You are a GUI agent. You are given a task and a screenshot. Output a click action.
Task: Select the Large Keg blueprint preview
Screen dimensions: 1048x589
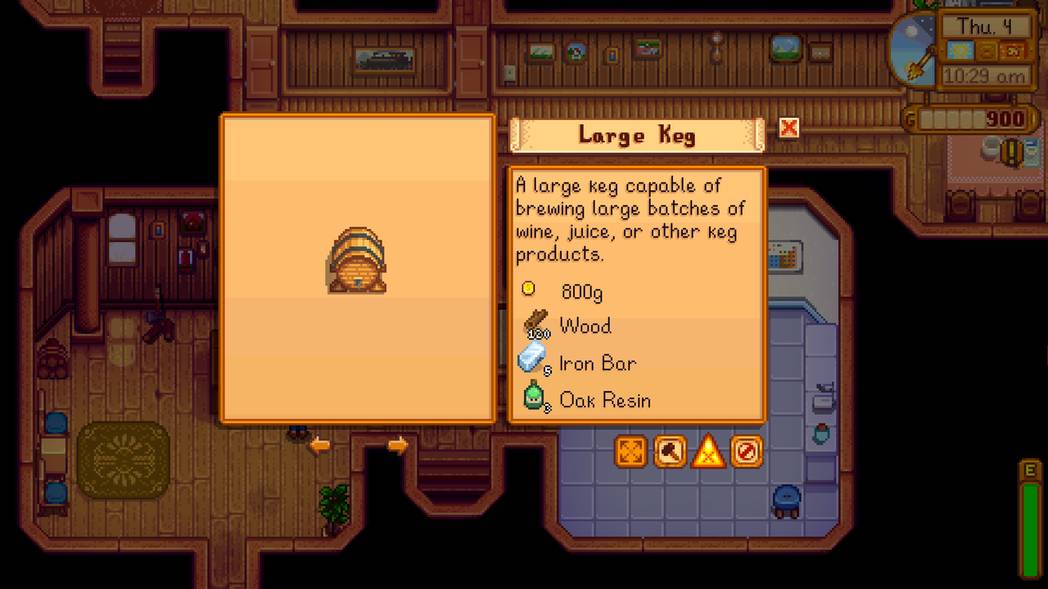pos(357,264)
